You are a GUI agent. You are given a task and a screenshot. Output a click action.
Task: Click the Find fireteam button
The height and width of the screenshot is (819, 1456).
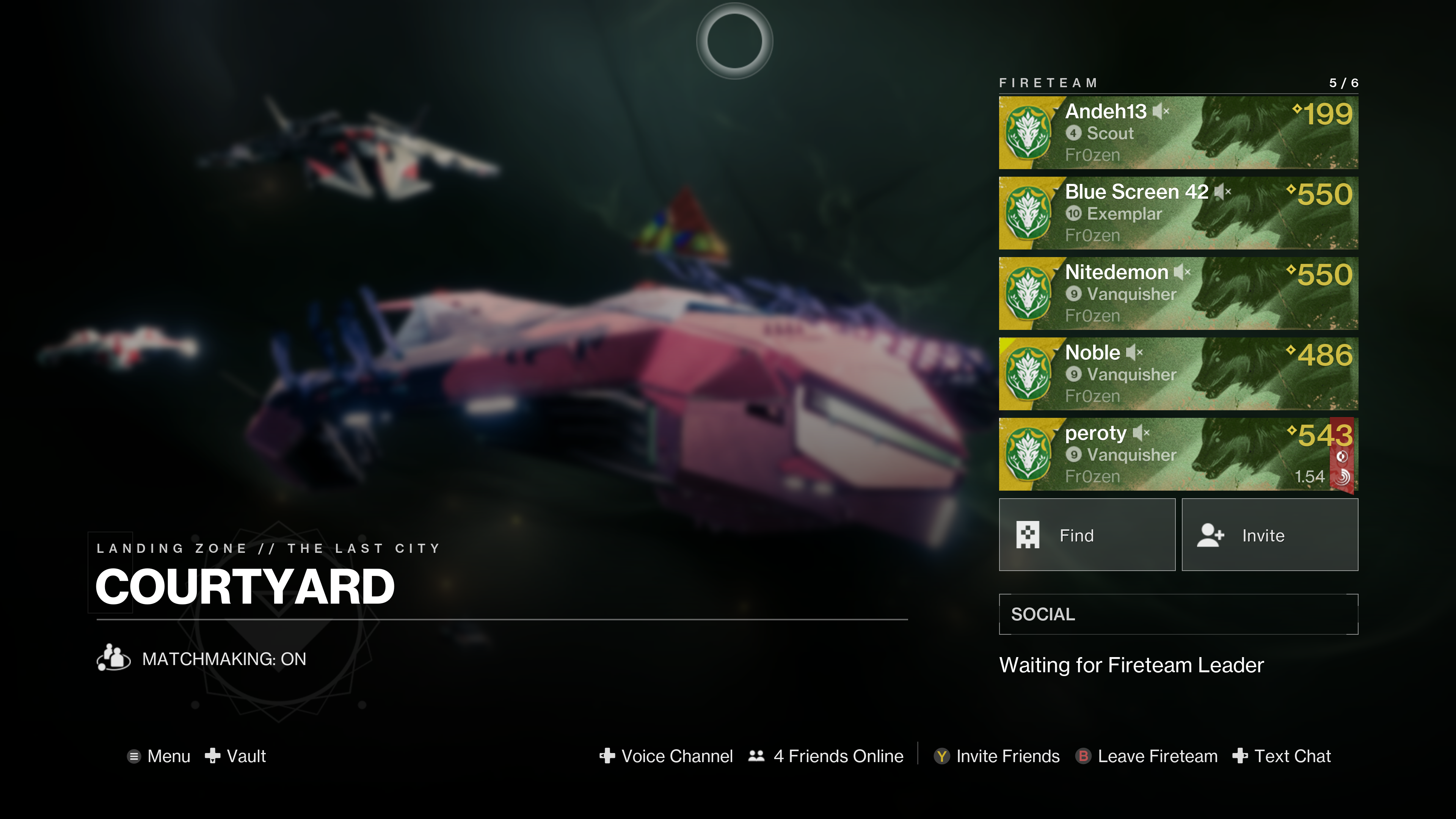[x=1086, y=535]
